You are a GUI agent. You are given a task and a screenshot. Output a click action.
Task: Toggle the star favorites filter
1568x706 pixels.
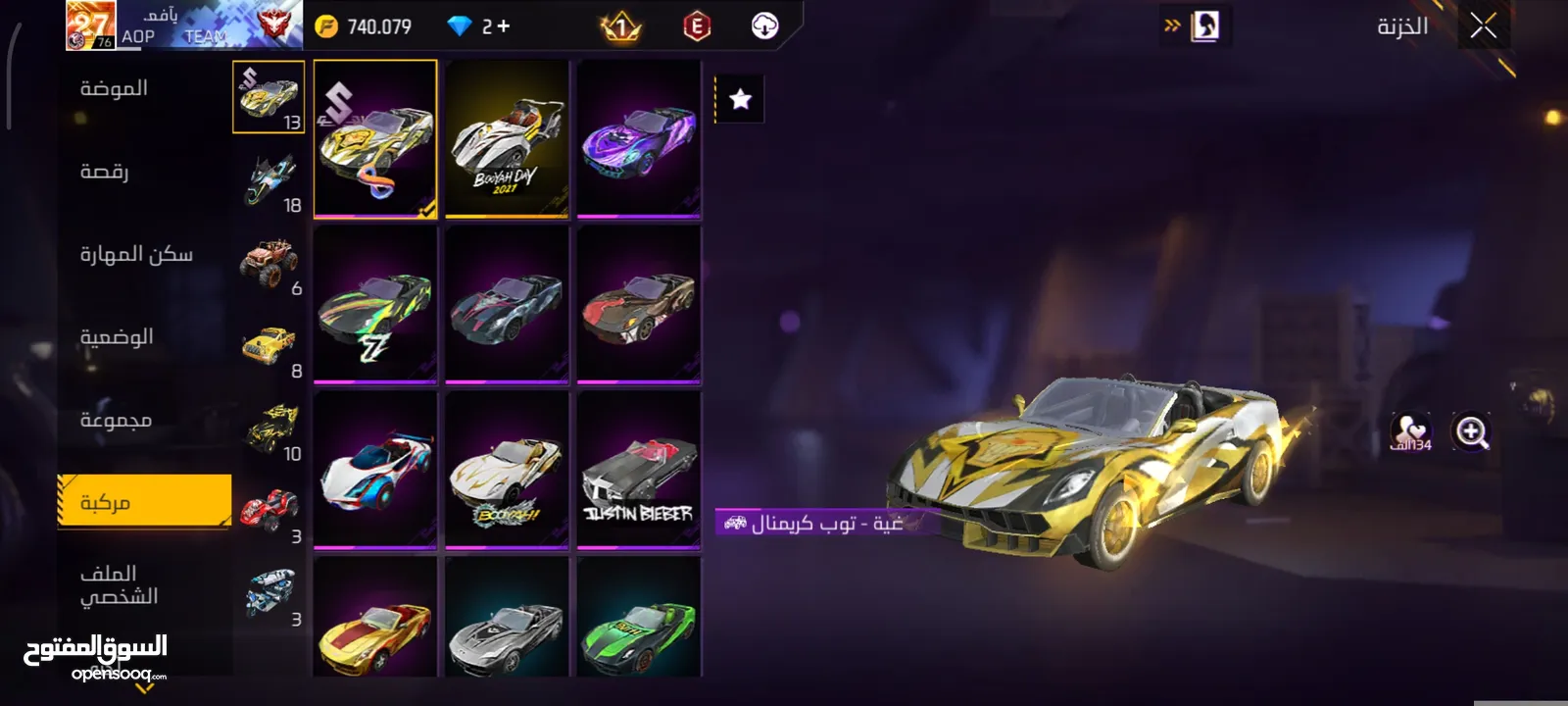click(x=741, y=99)
